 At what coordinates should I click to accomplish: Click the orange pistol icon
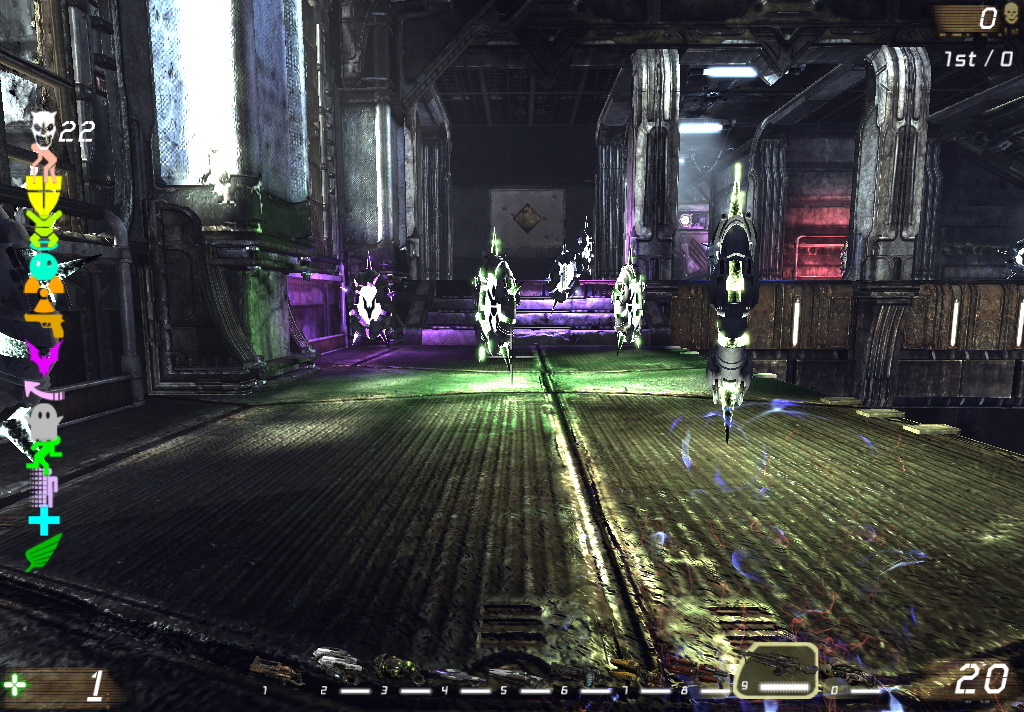[x=46, y=322]
